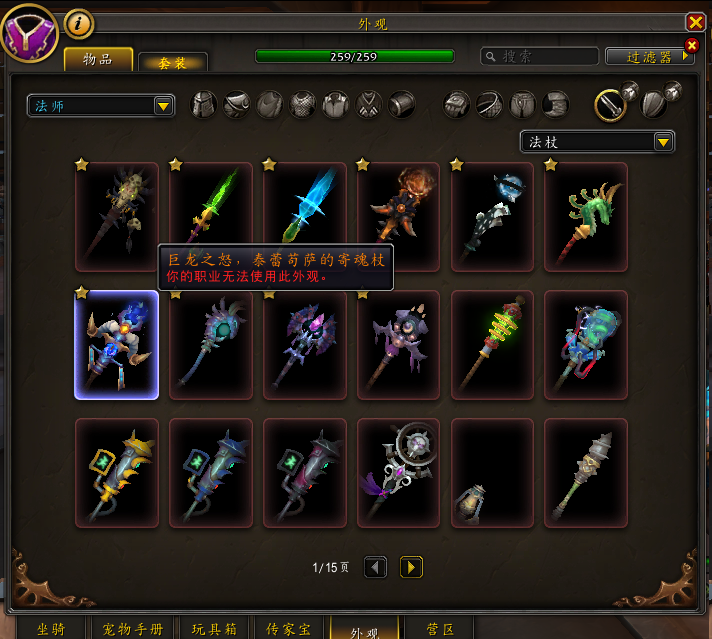Select the green dragon-head staff appearance
This screenshot has width=712, height=639.
click(586, 216)
